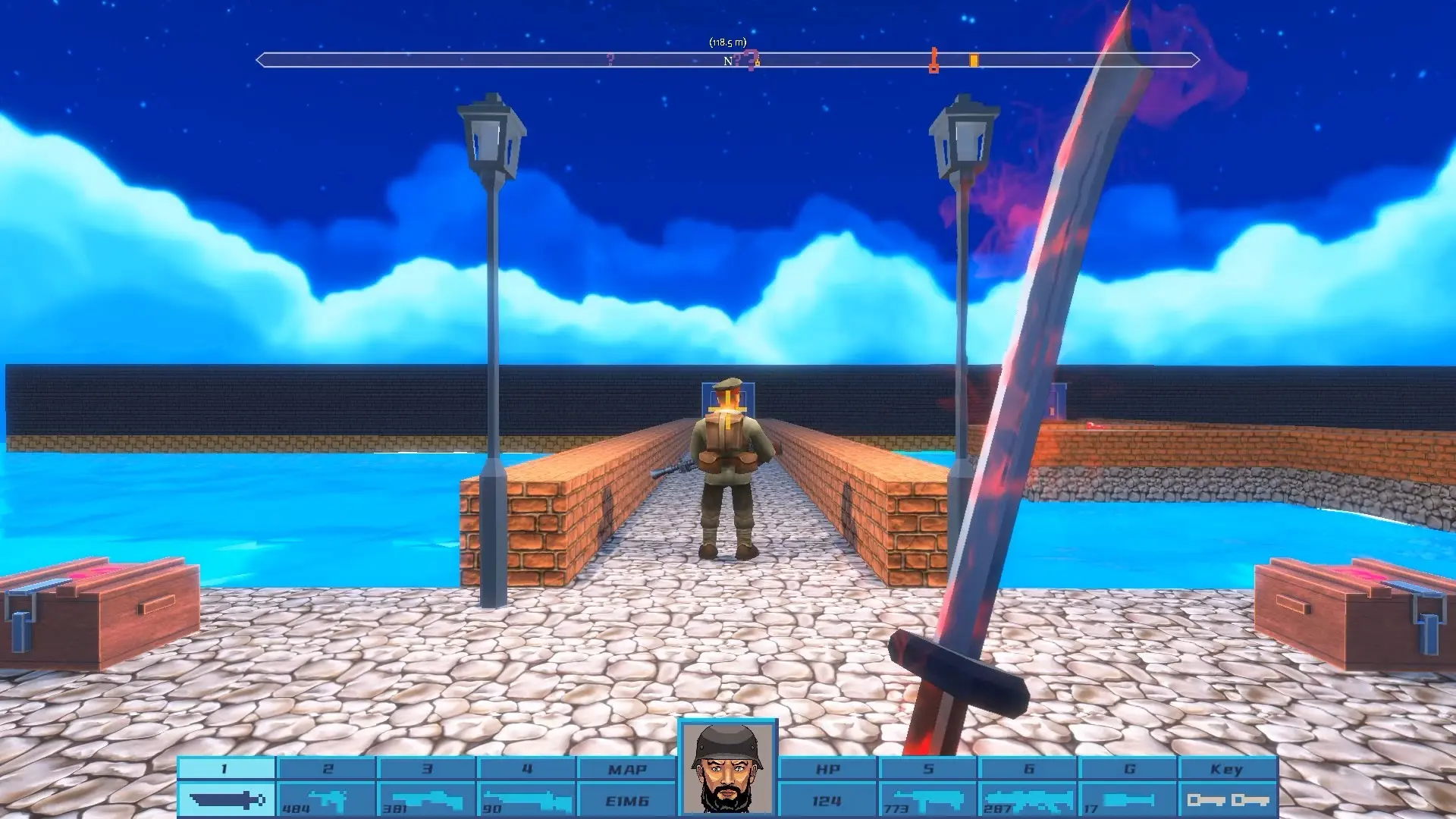Click the yellow marker near the compass right side
The height and width of the screenshot is (819, 1456).
(x=974, y=61)
